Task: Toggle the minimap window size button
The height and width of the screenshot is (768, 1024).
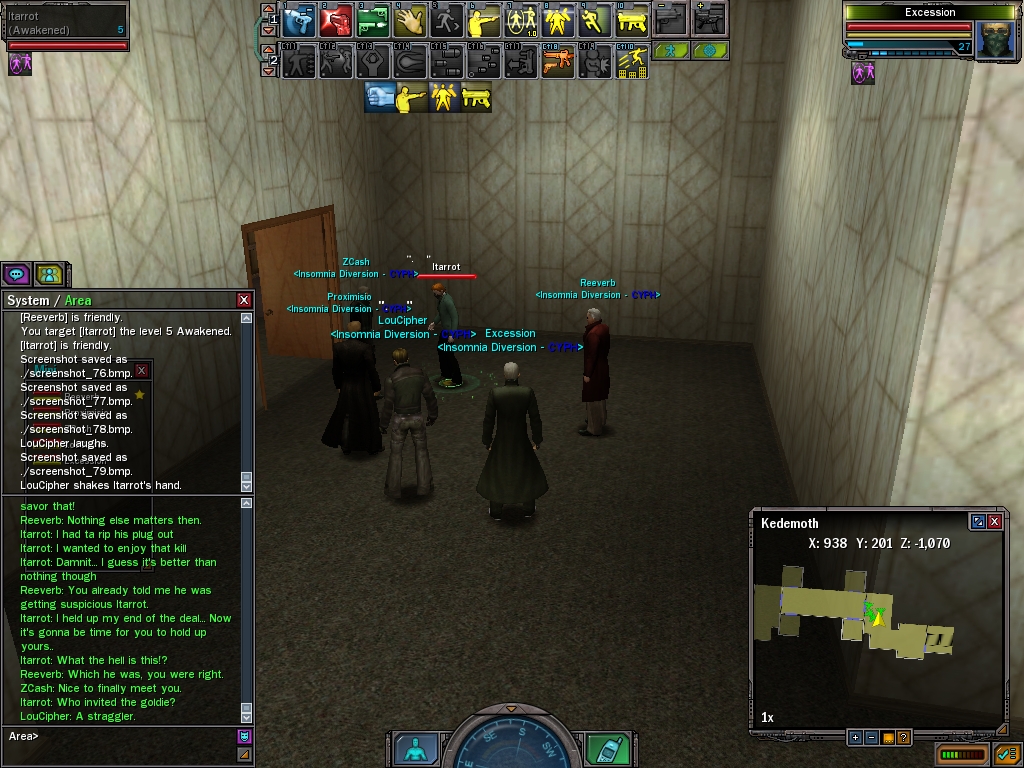Action: [x=978, y=522]
